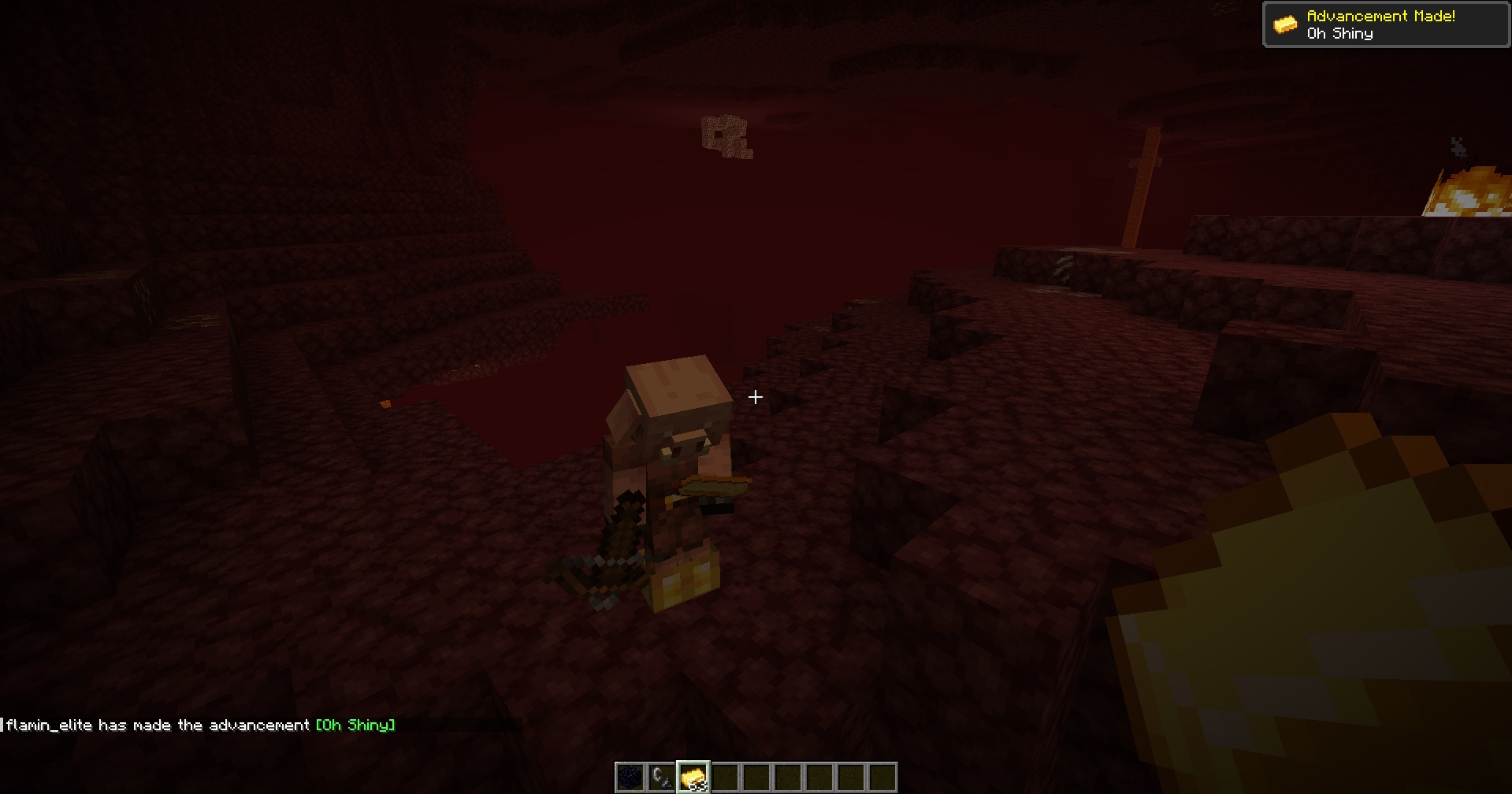Click the stack of gold ingots in the hotbar
This screenshot has height=794, width=1512.
pos(692,776)
